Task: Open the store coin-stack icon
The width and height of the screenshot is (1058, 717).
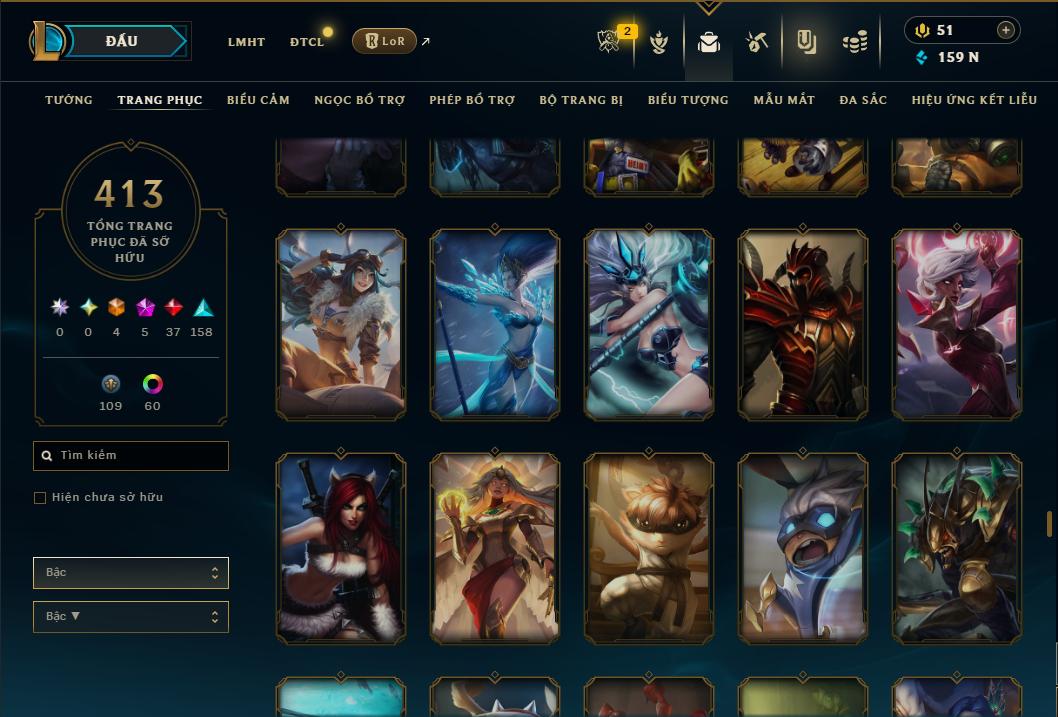Action: click(x=855, y=42)
